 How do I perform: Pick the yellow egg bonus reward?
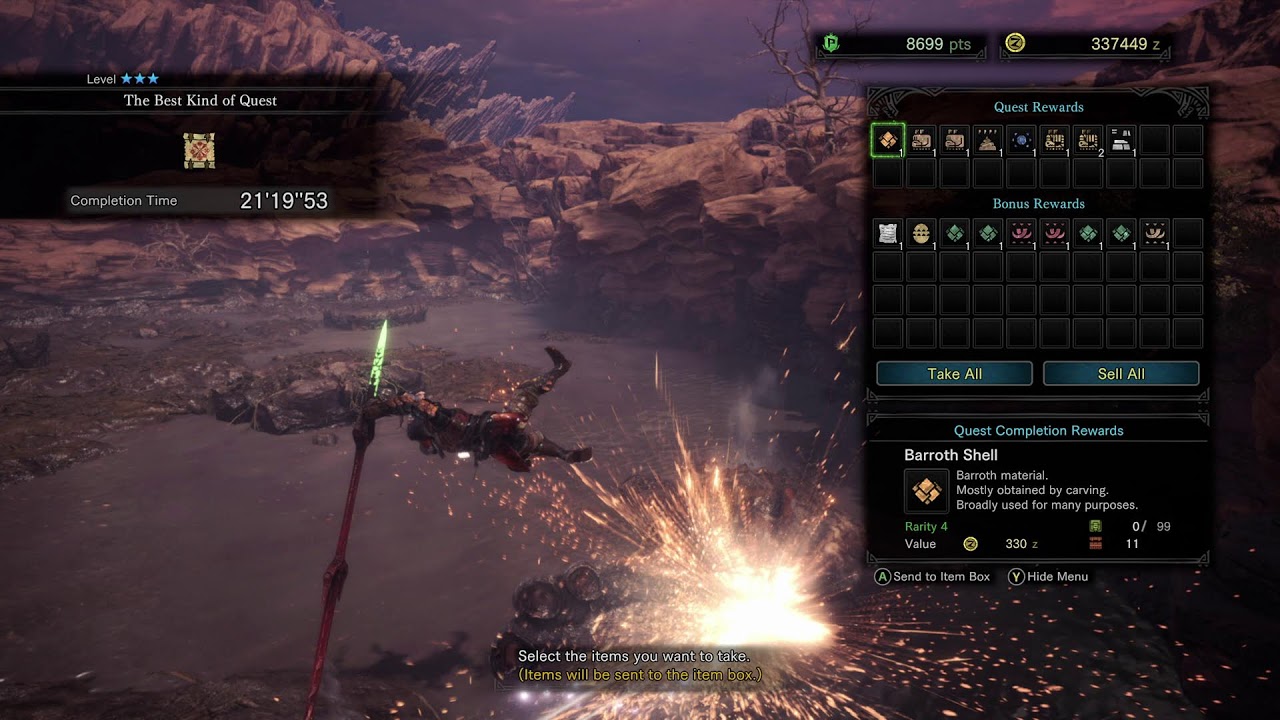click(921, 234)
